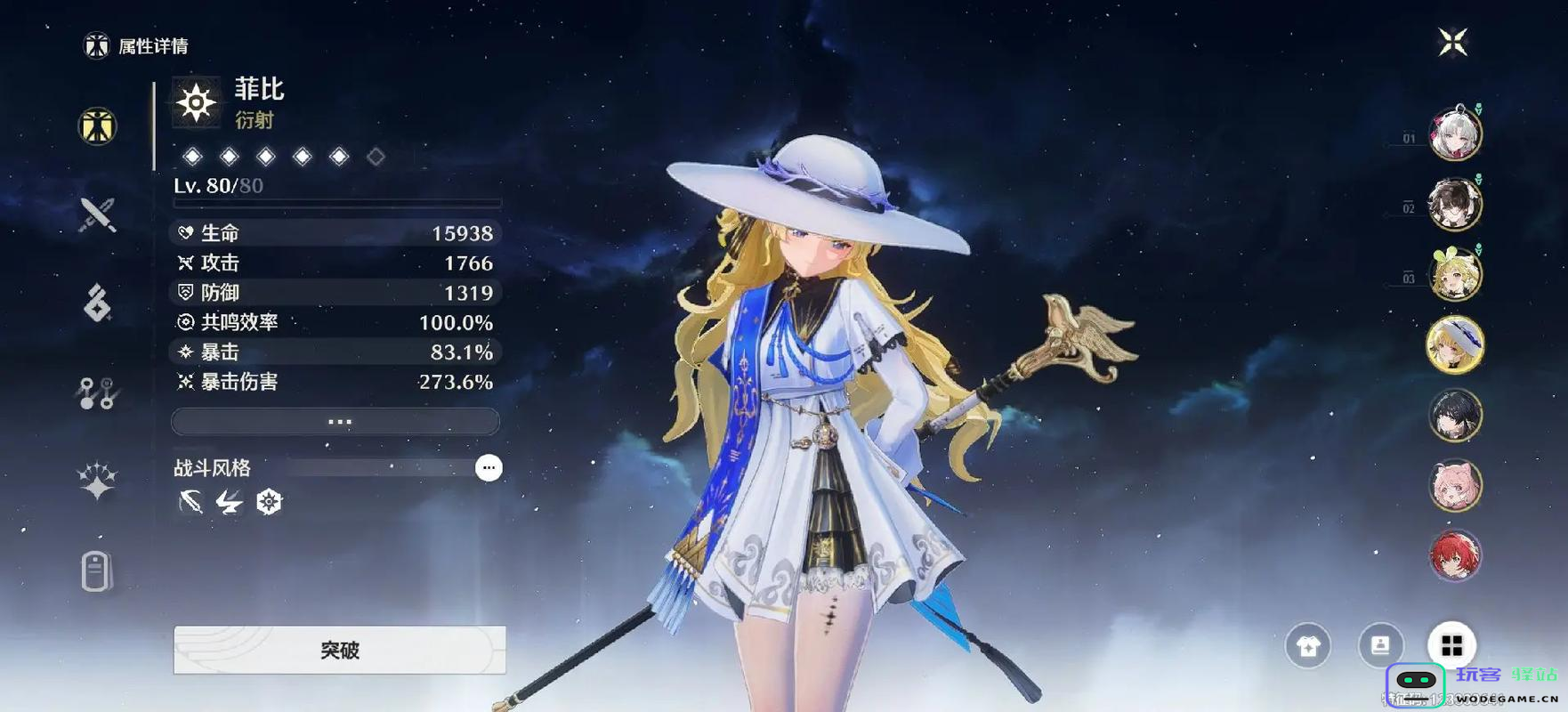
Task: Select the white-haired character in slot 01
Action: pyautogui.click(x=1455, y=134)
